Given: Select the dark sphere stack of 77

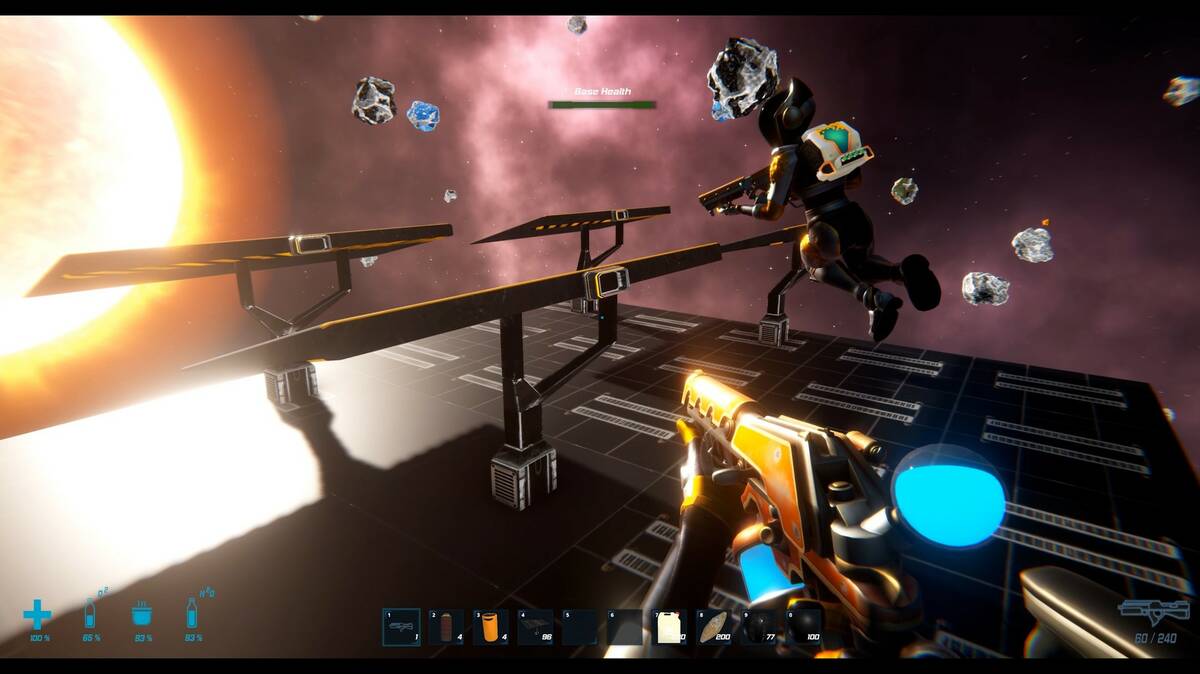Looking at the screenshot, I should coord(759,627).
